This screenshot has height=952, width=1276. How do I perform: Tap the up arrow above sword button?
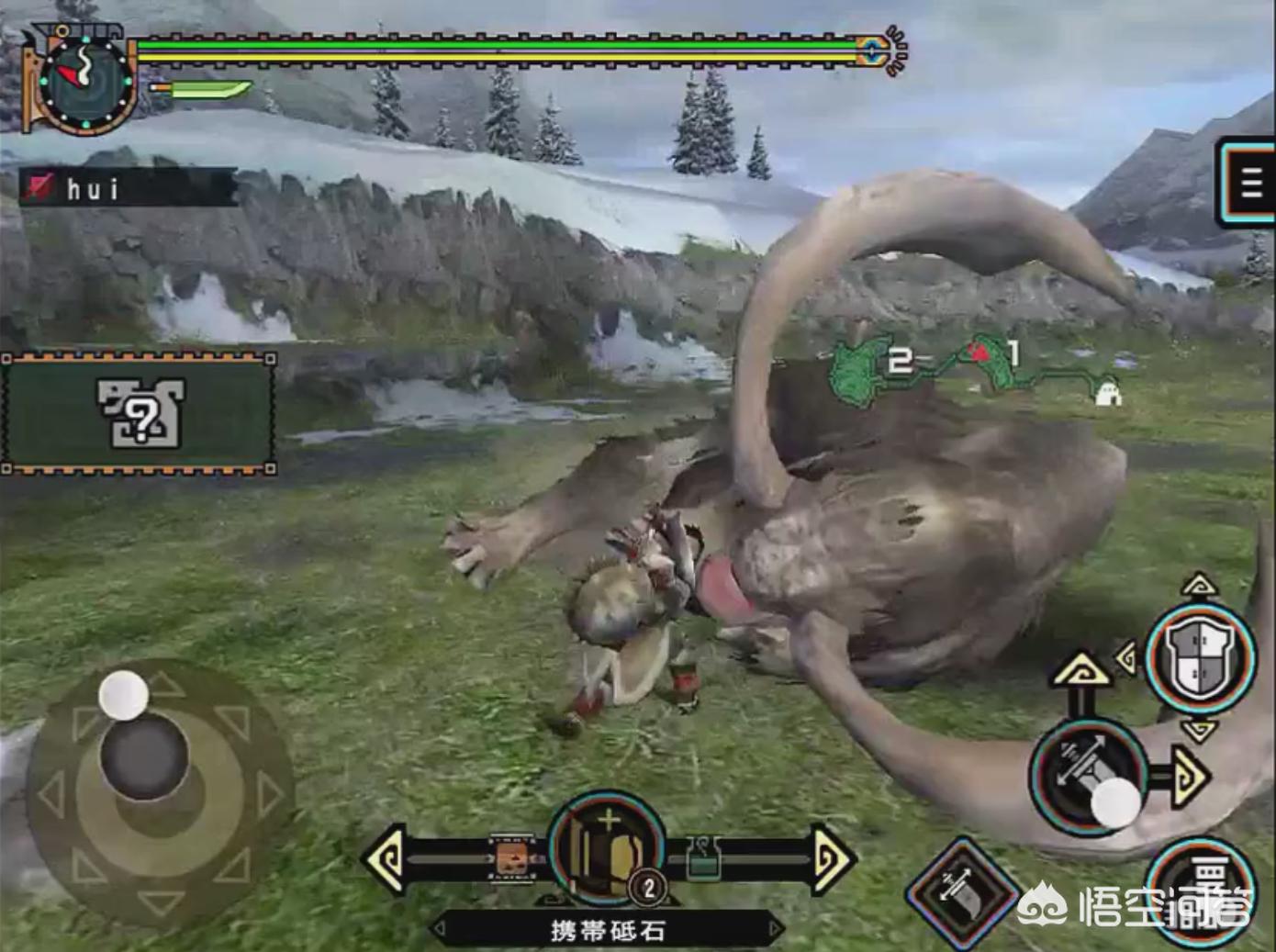tap(1081, 671)
